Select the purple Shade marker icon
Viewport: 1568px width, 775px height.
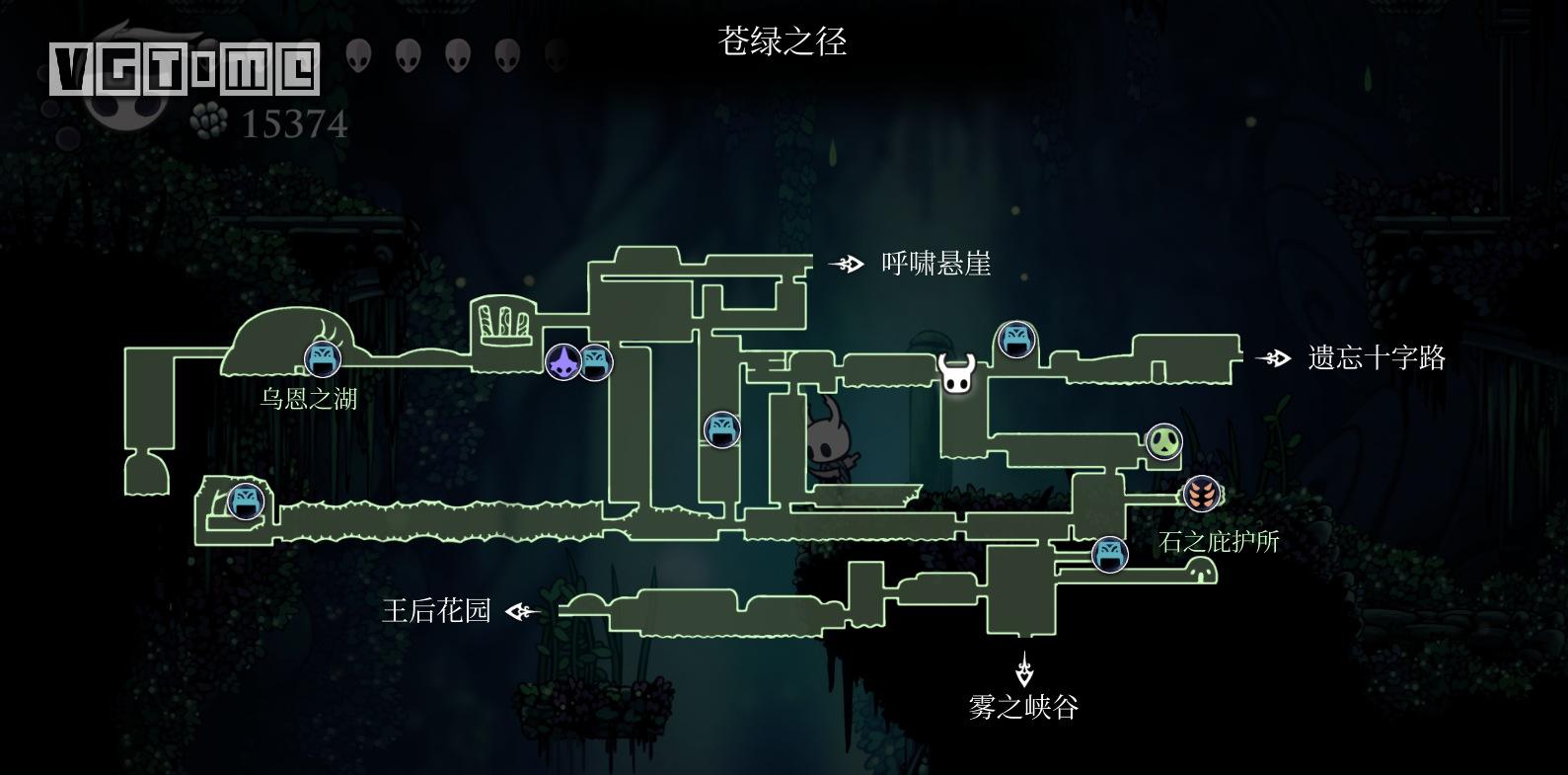coord(560,360)
